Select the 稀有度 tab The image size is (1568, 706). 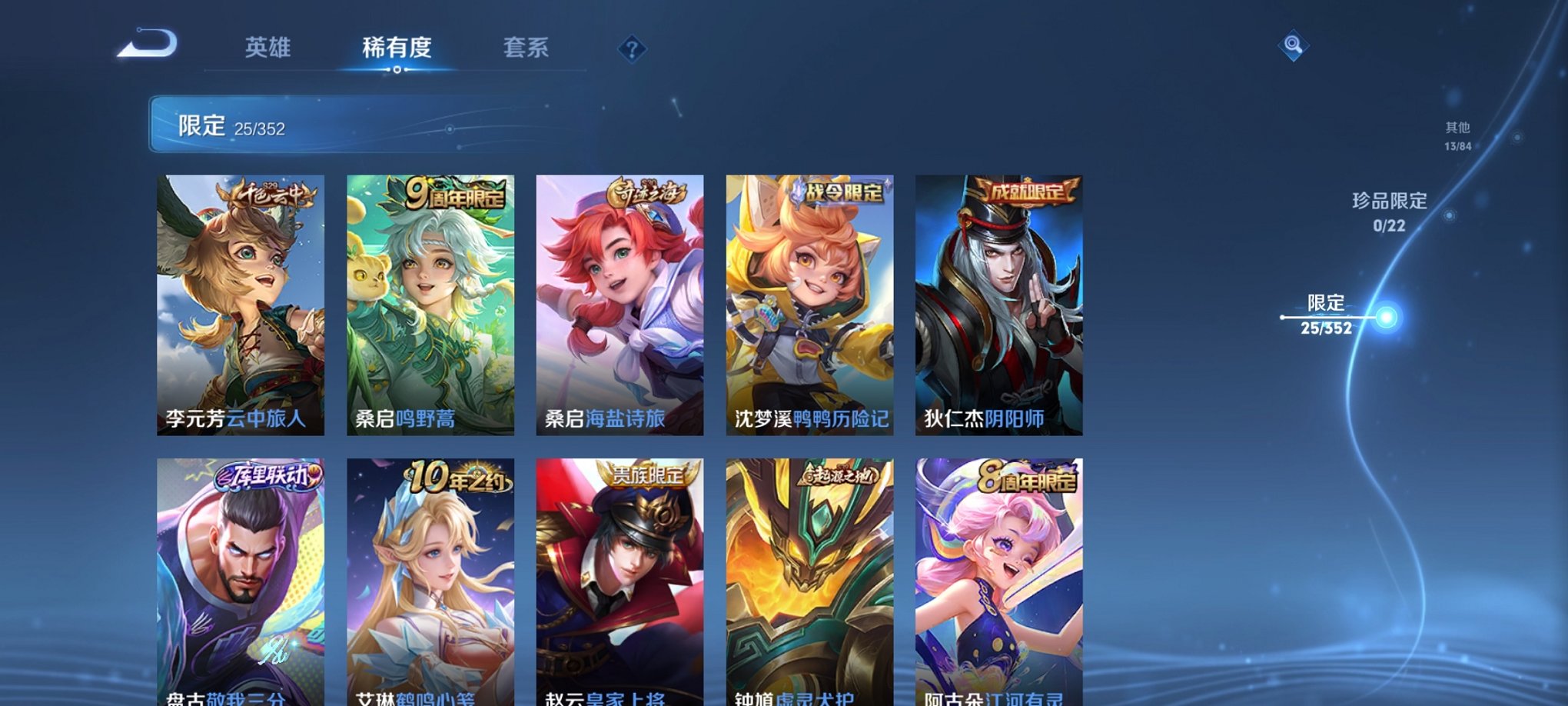click(397, 47)
